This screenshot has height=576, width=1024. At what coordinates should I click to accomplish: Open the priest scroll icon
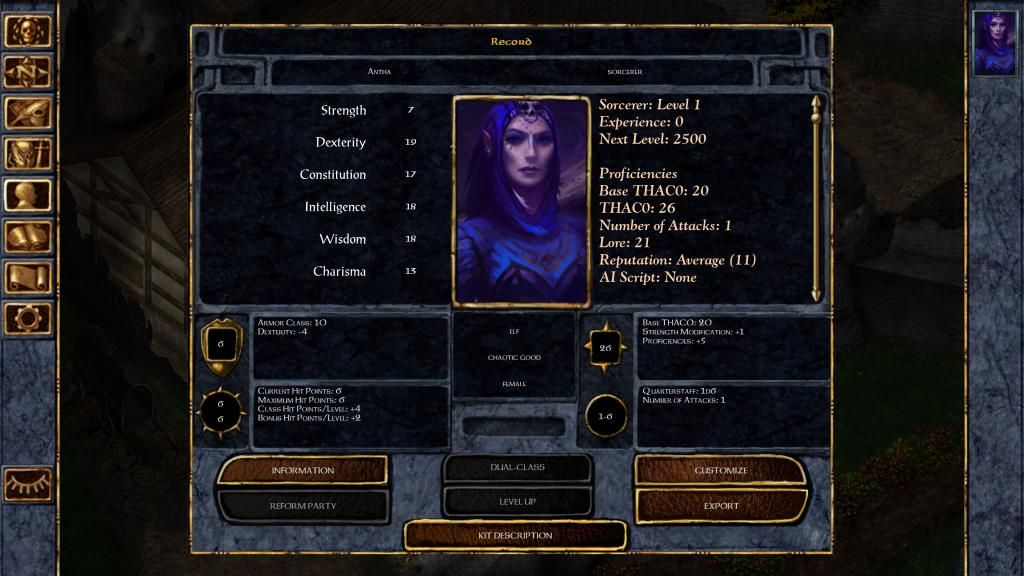coord(28,277)
